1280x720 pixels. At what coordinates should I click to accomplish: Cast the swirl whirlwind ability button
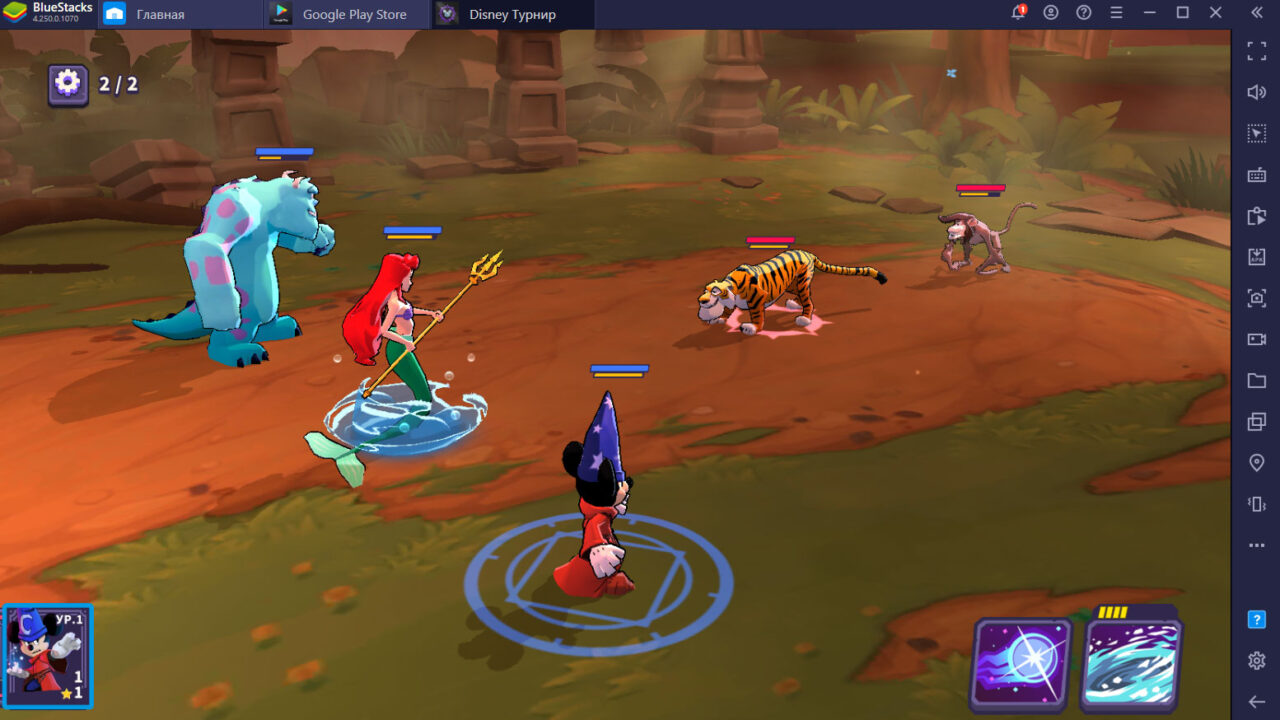coord(1135,663)
